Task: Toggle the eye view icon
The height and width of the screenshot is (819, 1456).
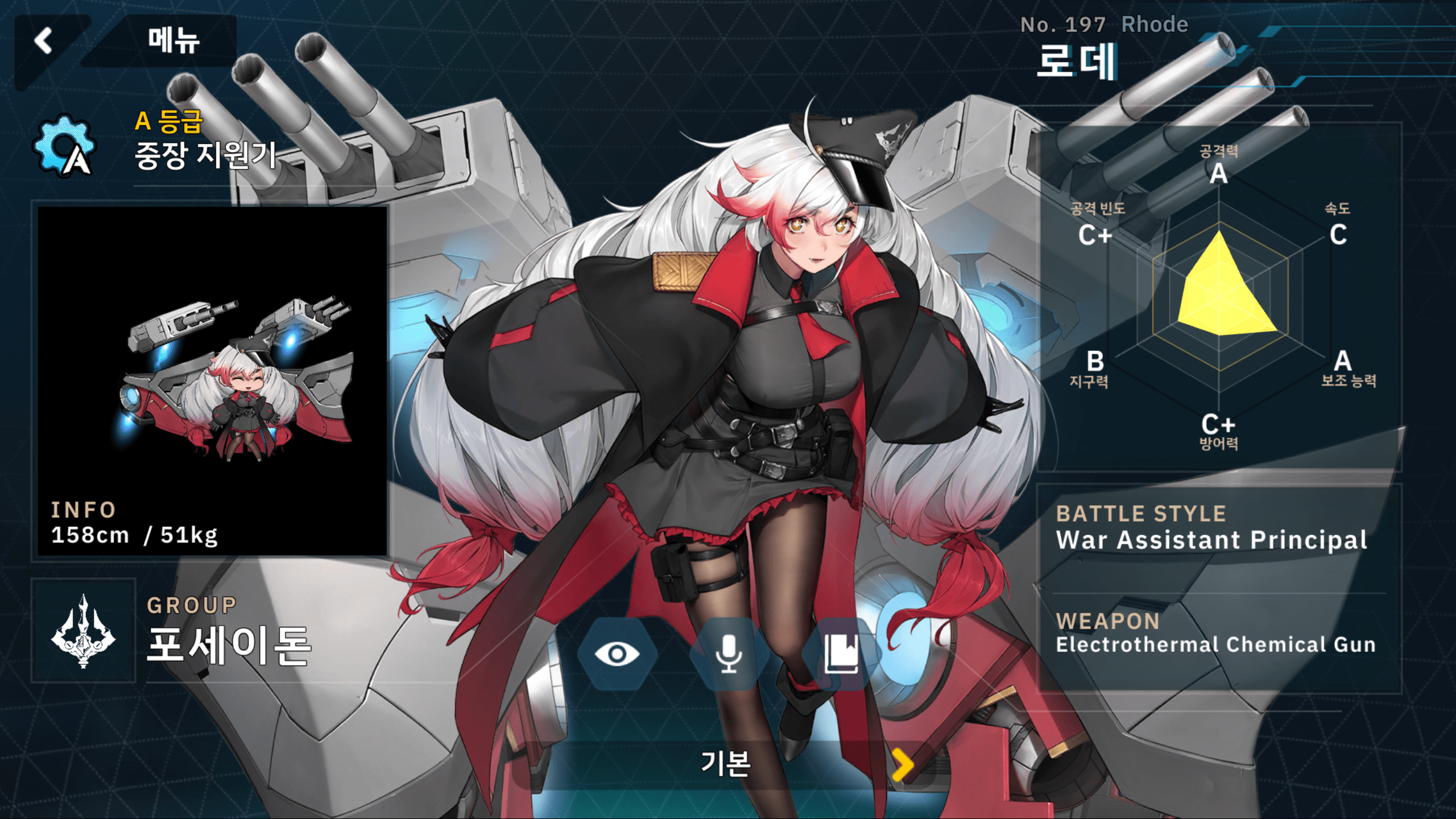Action: pyautogui.click(x=617, y=654)
